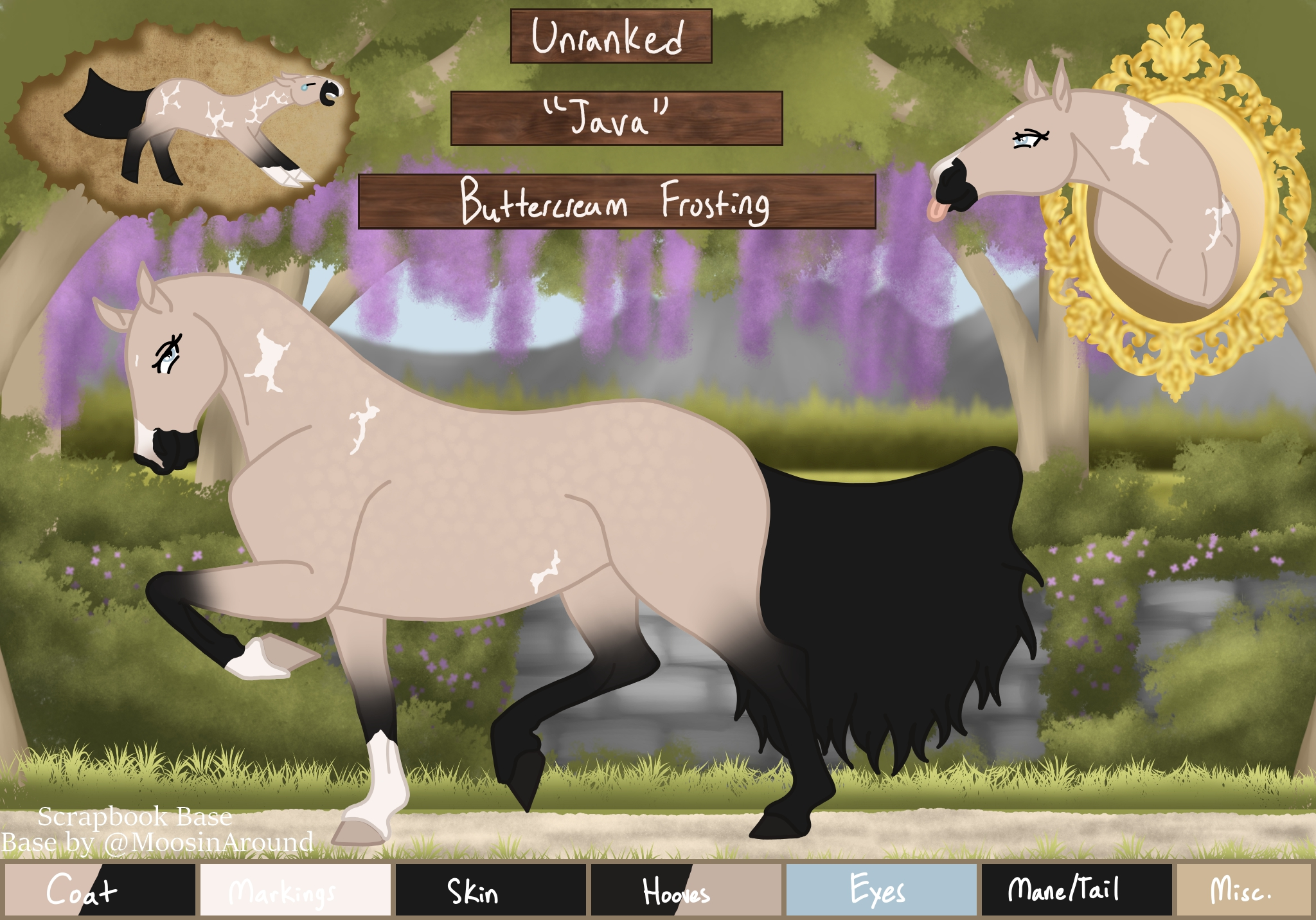Select the Misc. color swatch
The image size is (1316, 920).
(x=1243, y=890)
